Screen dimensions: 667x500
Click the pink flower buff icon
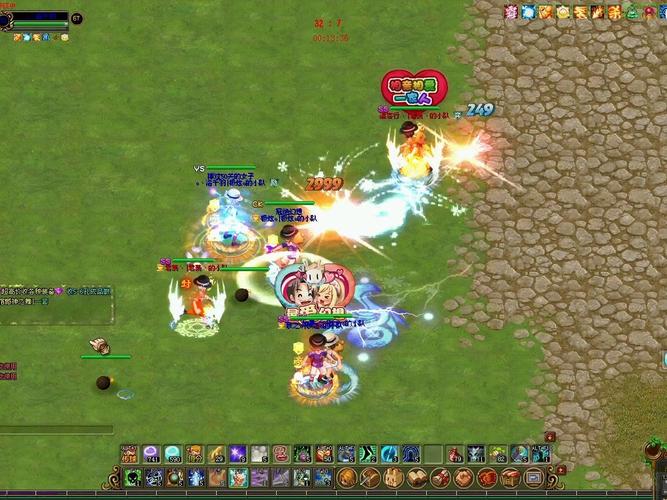(511, 12)
